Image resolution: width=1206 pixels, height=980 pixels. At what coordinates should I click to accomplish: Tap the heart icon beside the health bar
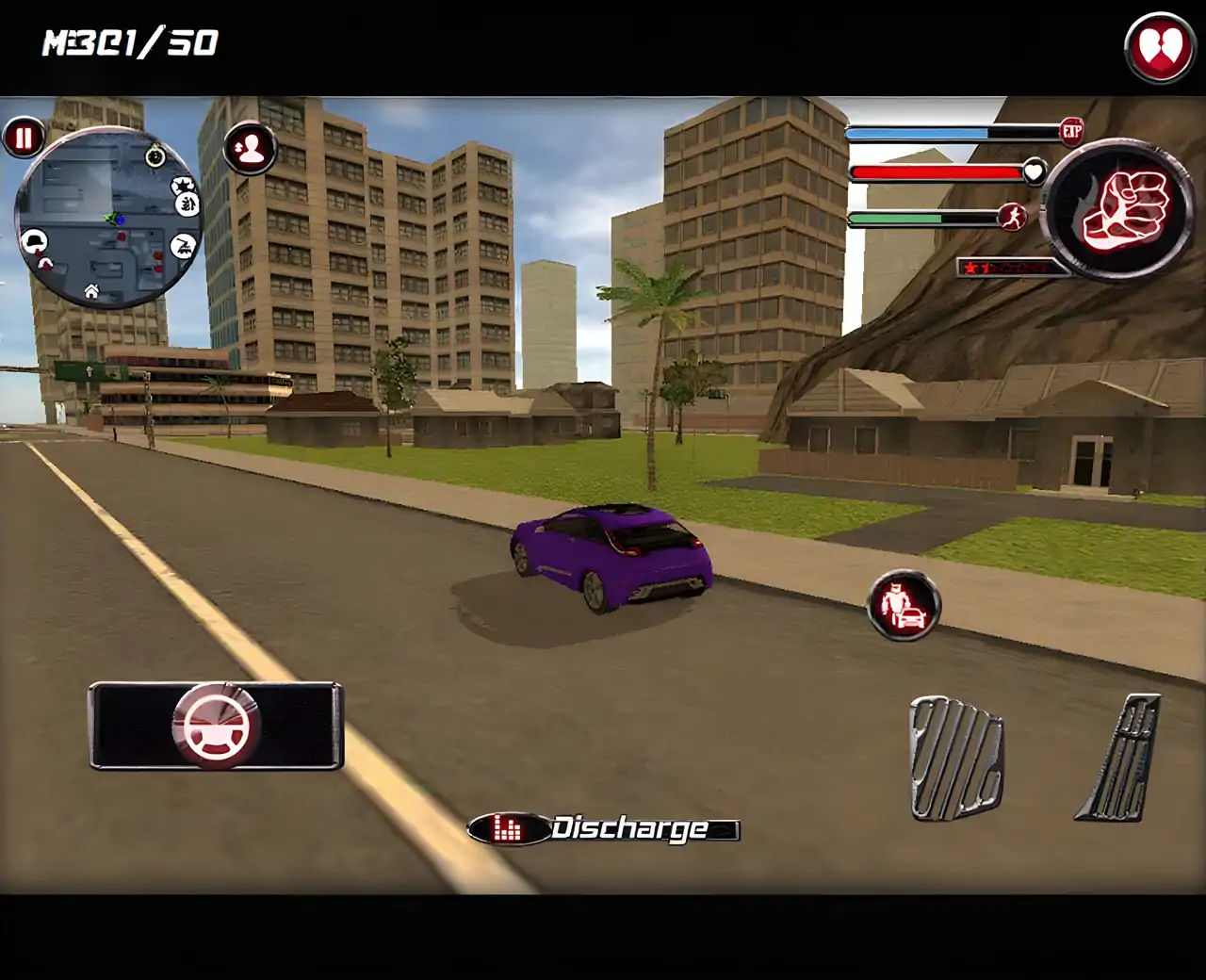tap(1035, 172)
